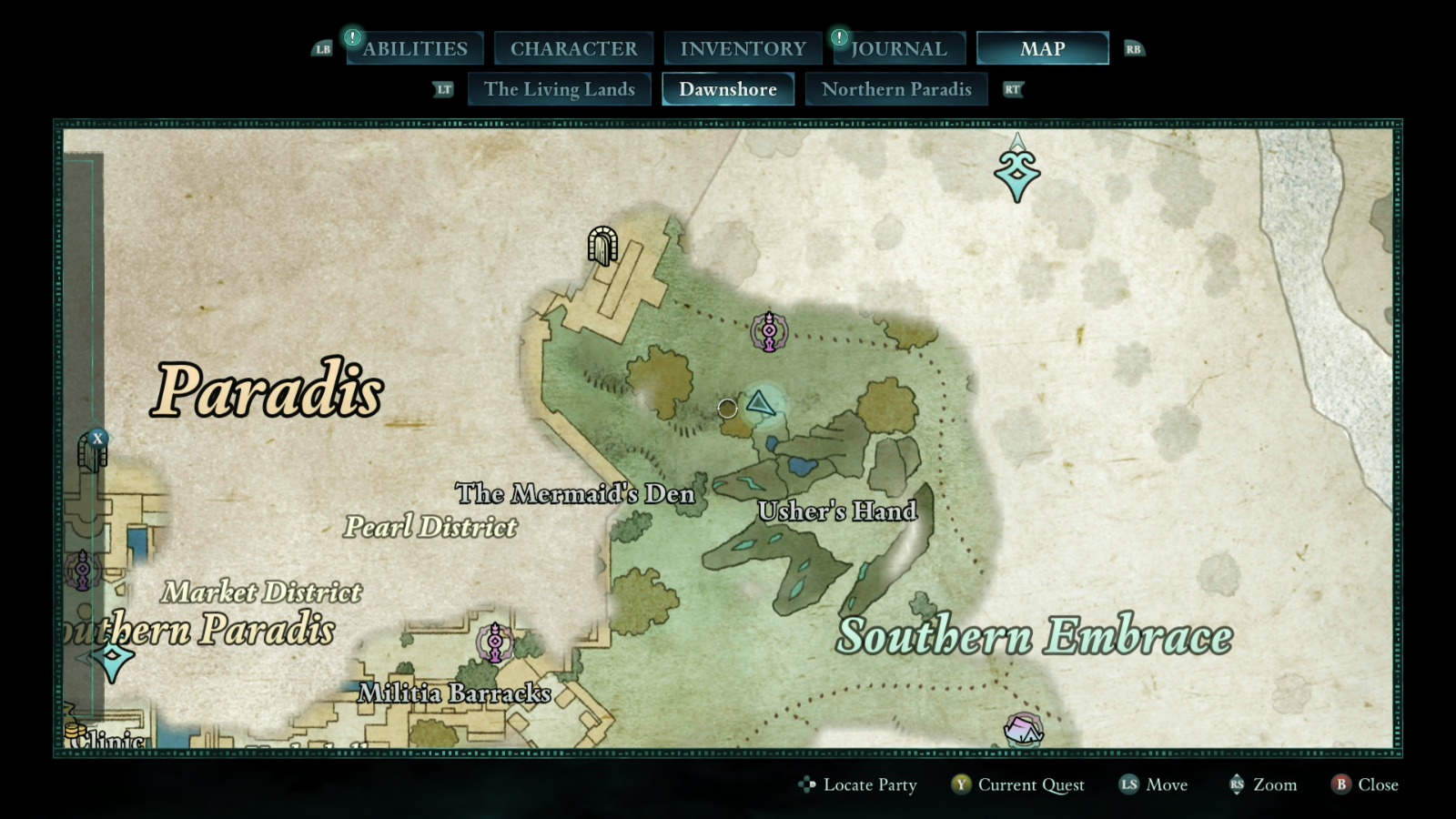Open the Character tab

pos(572,47)
